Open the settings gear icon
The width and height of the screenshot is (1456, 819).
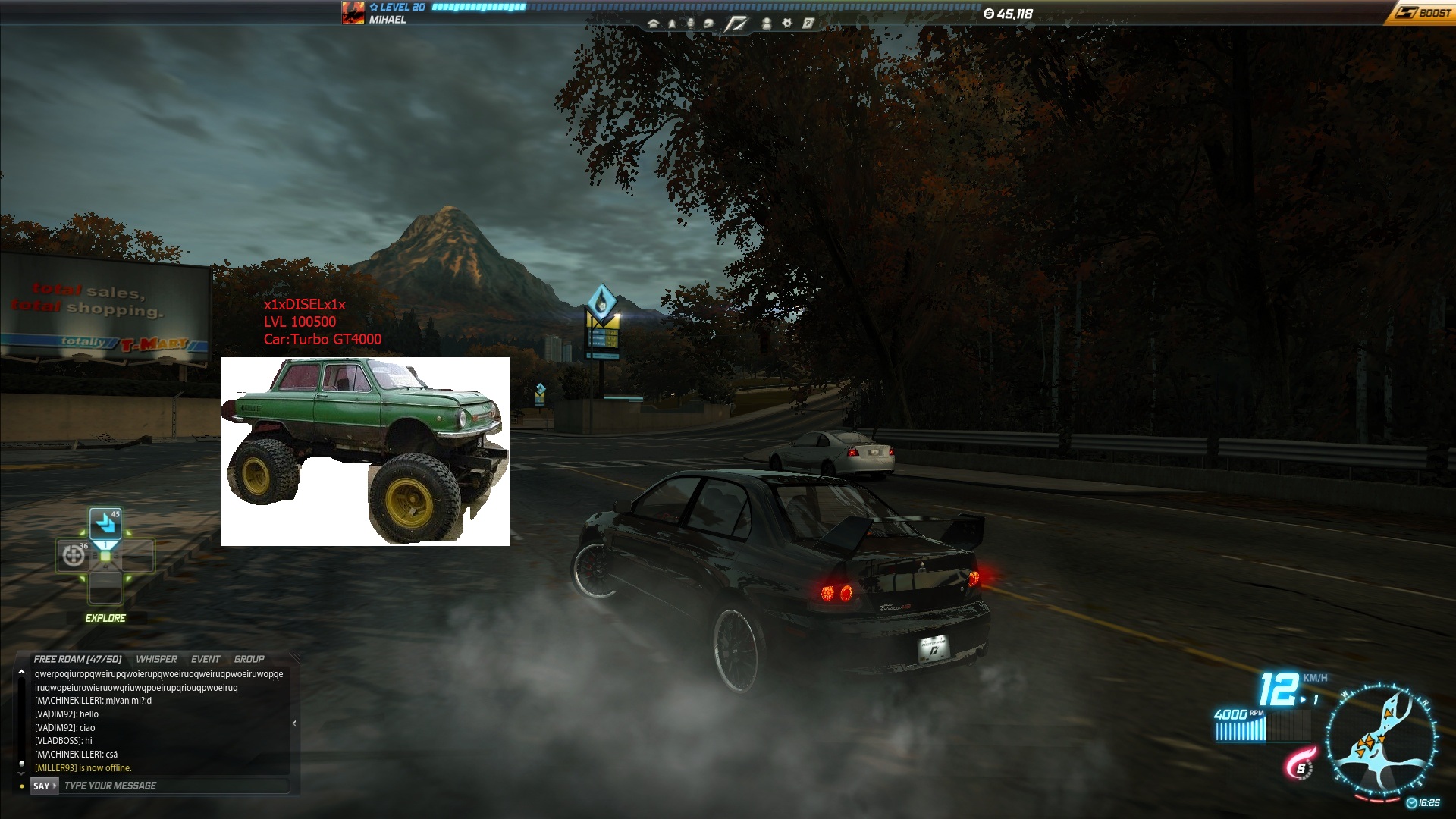coord(787,24)
